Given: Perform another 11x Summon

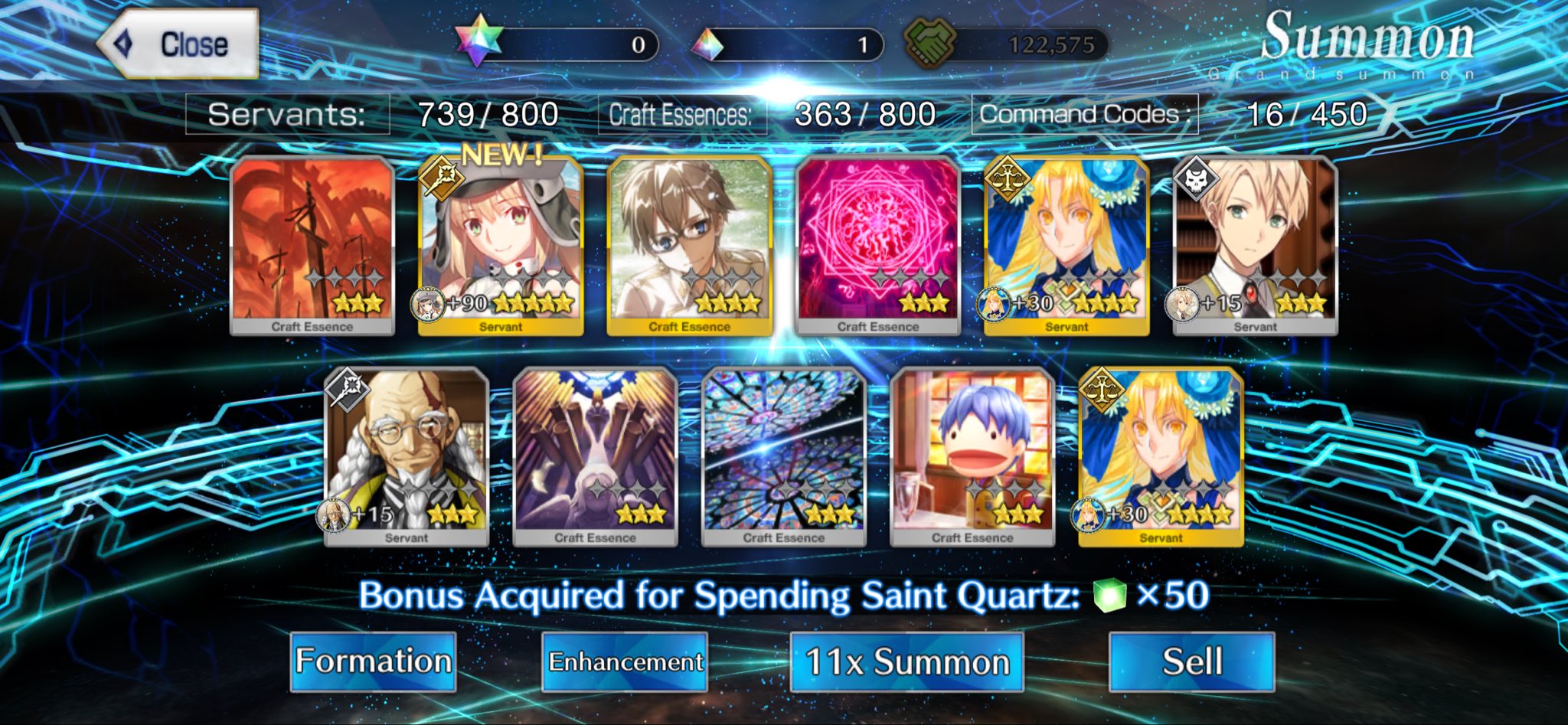Looking at the screenshot, I should click(x=906, y=661).
